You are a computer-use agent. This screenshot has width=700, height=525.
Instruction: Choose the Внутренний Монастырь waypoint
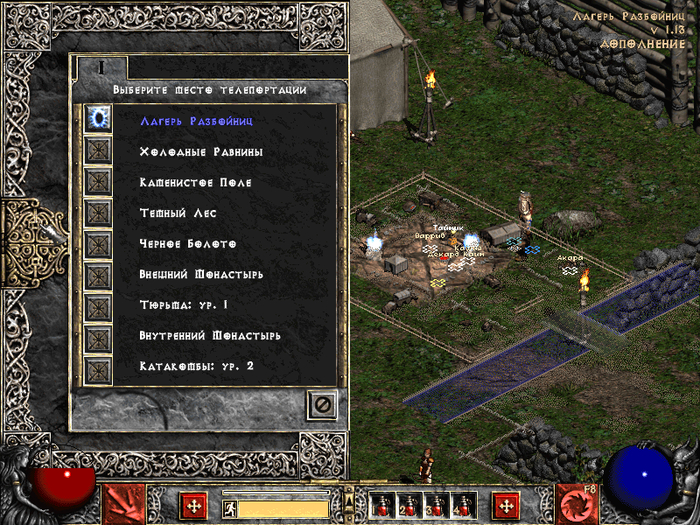pos(210,336)
